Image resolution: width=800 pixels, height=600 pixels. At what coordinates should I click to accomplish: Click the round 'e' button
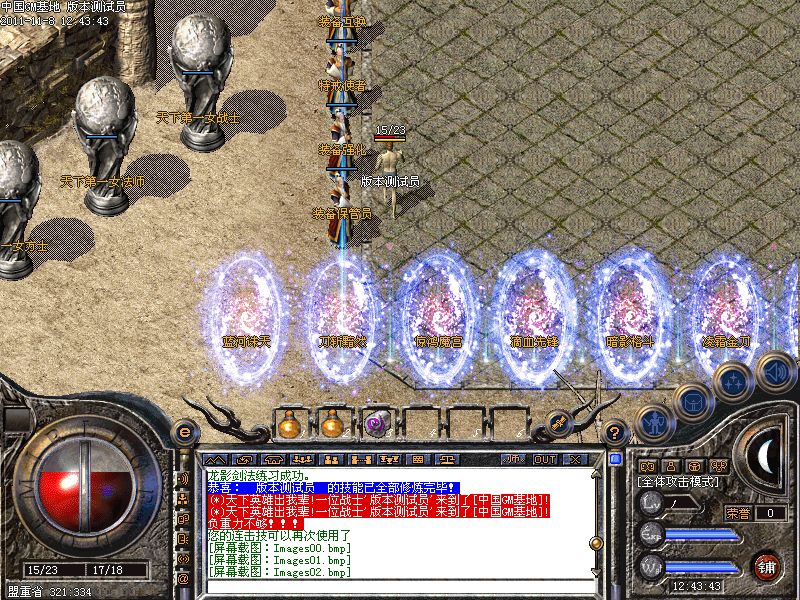tap(183, 432)
